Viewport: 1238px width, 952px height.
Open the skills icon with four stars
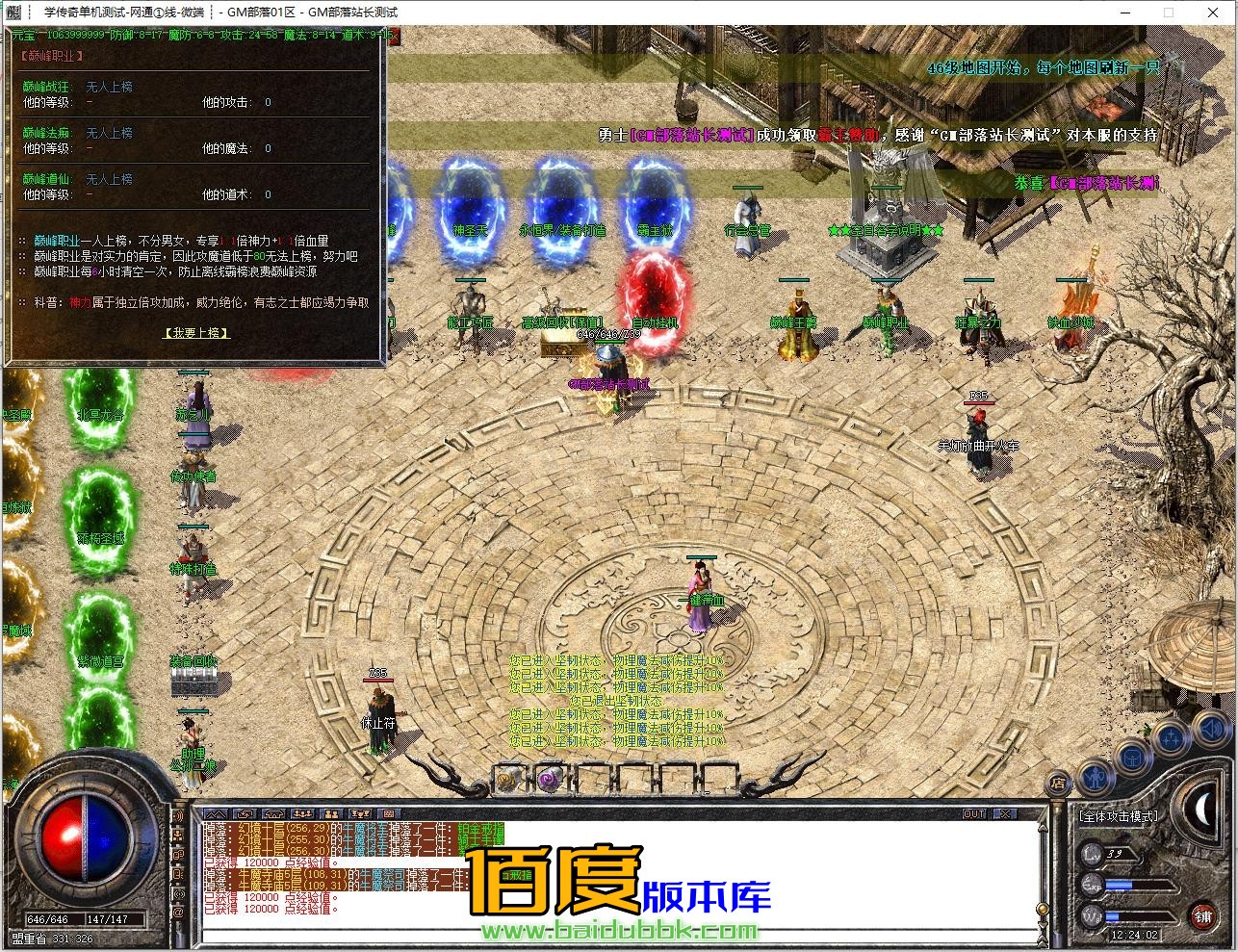[1170, 739]
